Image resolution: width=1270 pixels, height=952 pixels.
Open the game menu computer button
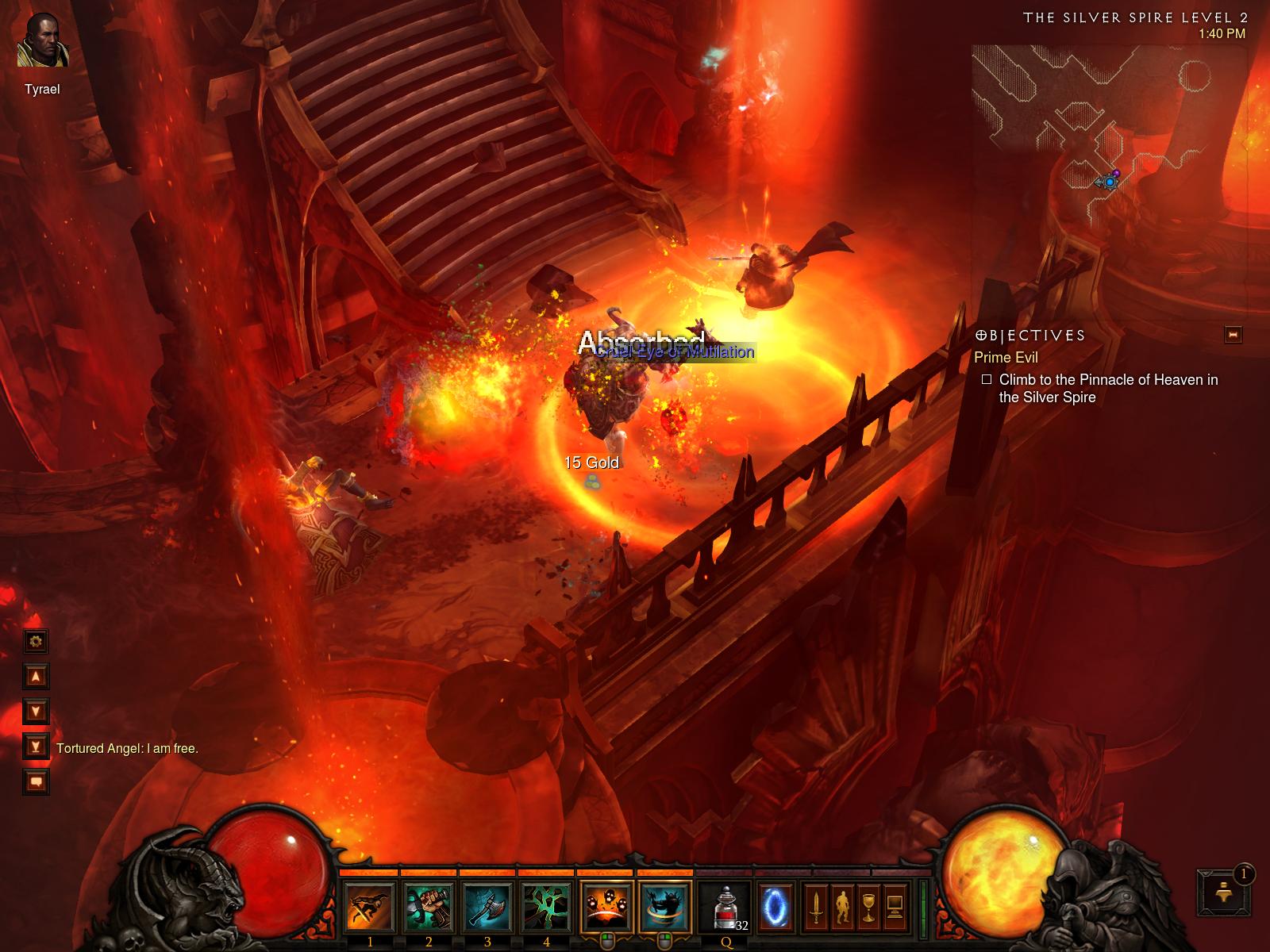pos(895,907)
